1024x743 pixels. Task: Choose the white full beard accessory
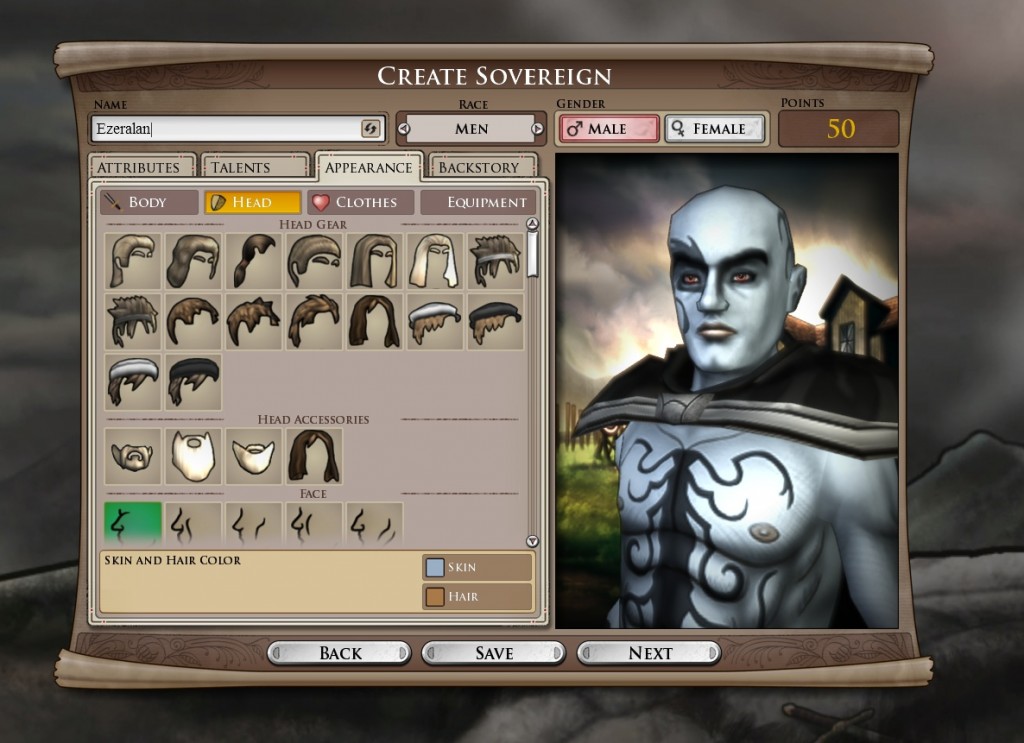coord(193,457)
